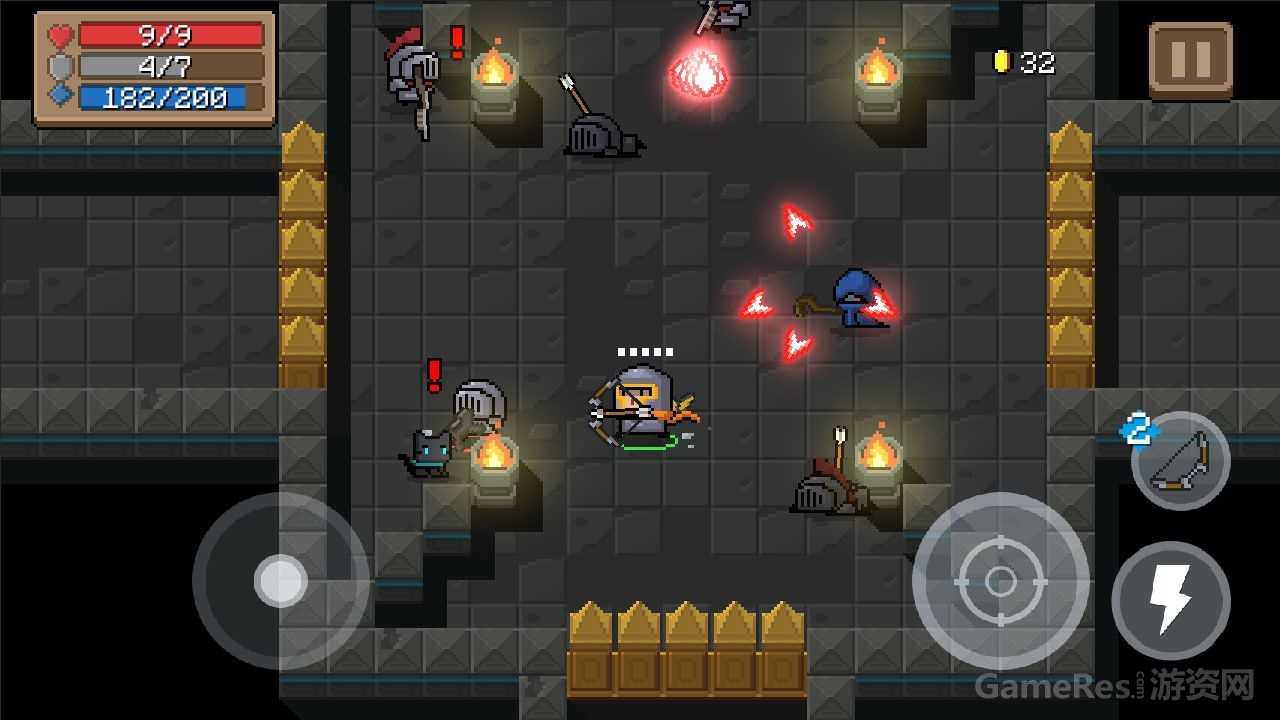Activate the lightning bolt skill
1280x720 pixels.
click(x=1170, y=600)
